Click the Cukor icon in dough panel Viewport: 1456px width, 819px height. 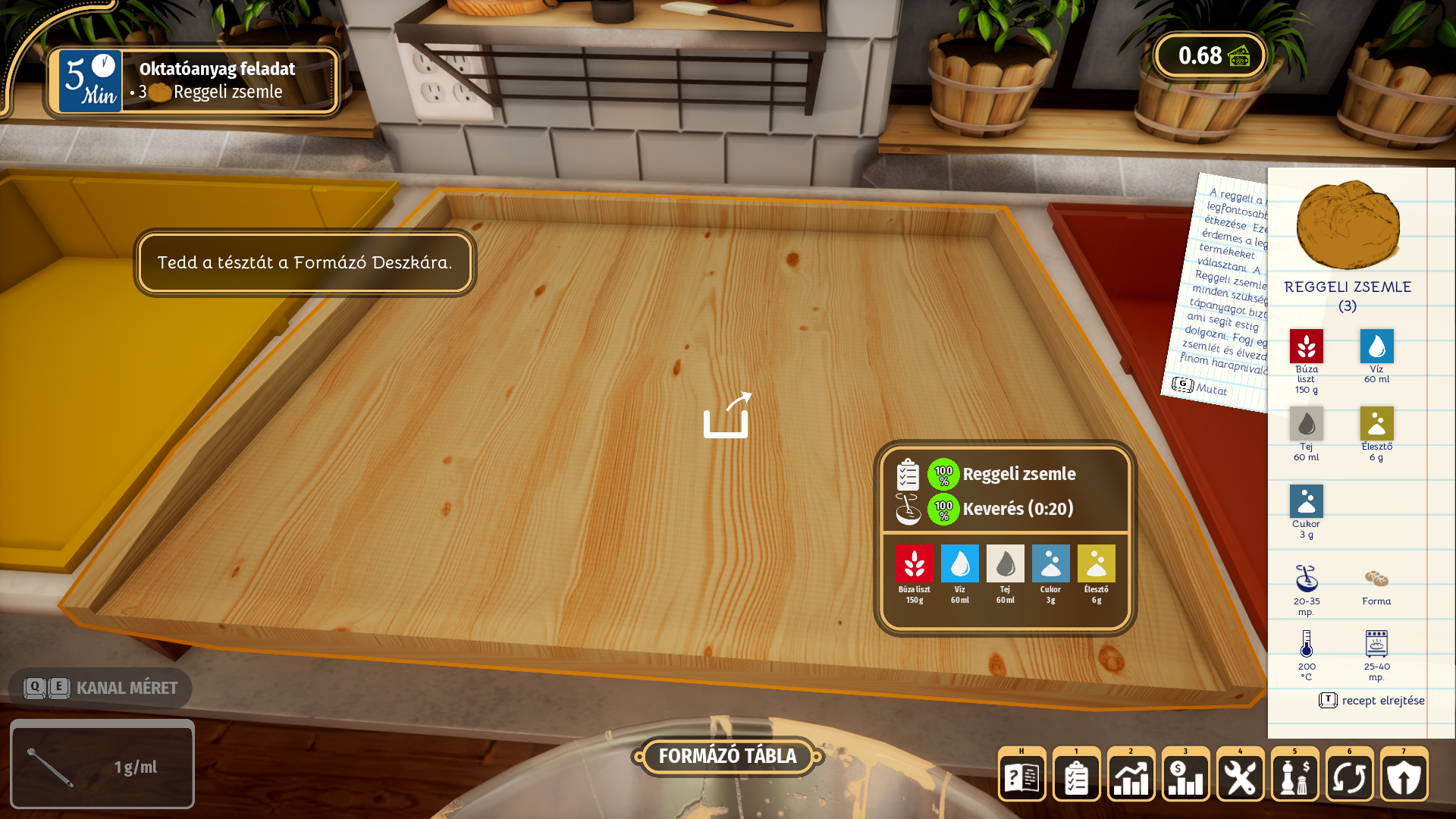[1050, 564]
